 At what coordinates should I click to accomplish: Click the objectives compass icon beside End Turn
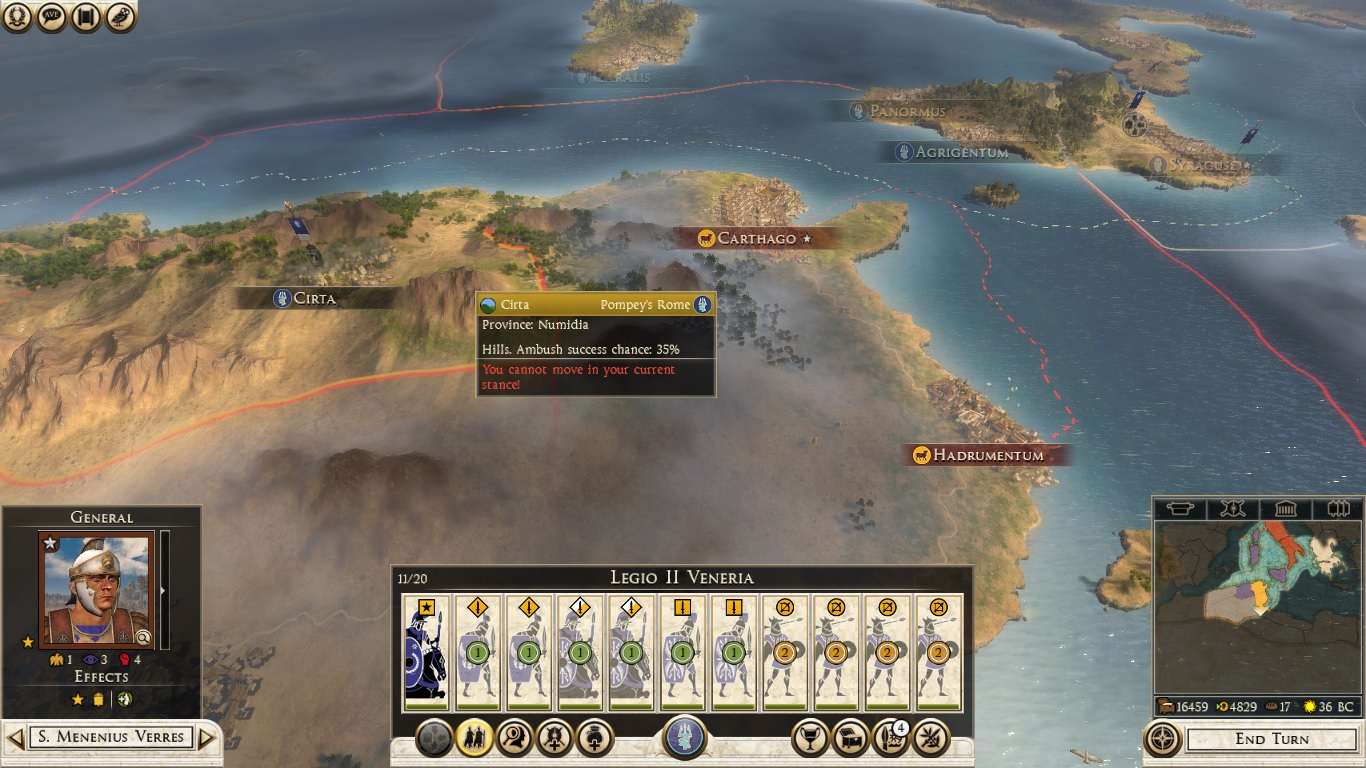pyautogui.click(x=1163, y=740)
